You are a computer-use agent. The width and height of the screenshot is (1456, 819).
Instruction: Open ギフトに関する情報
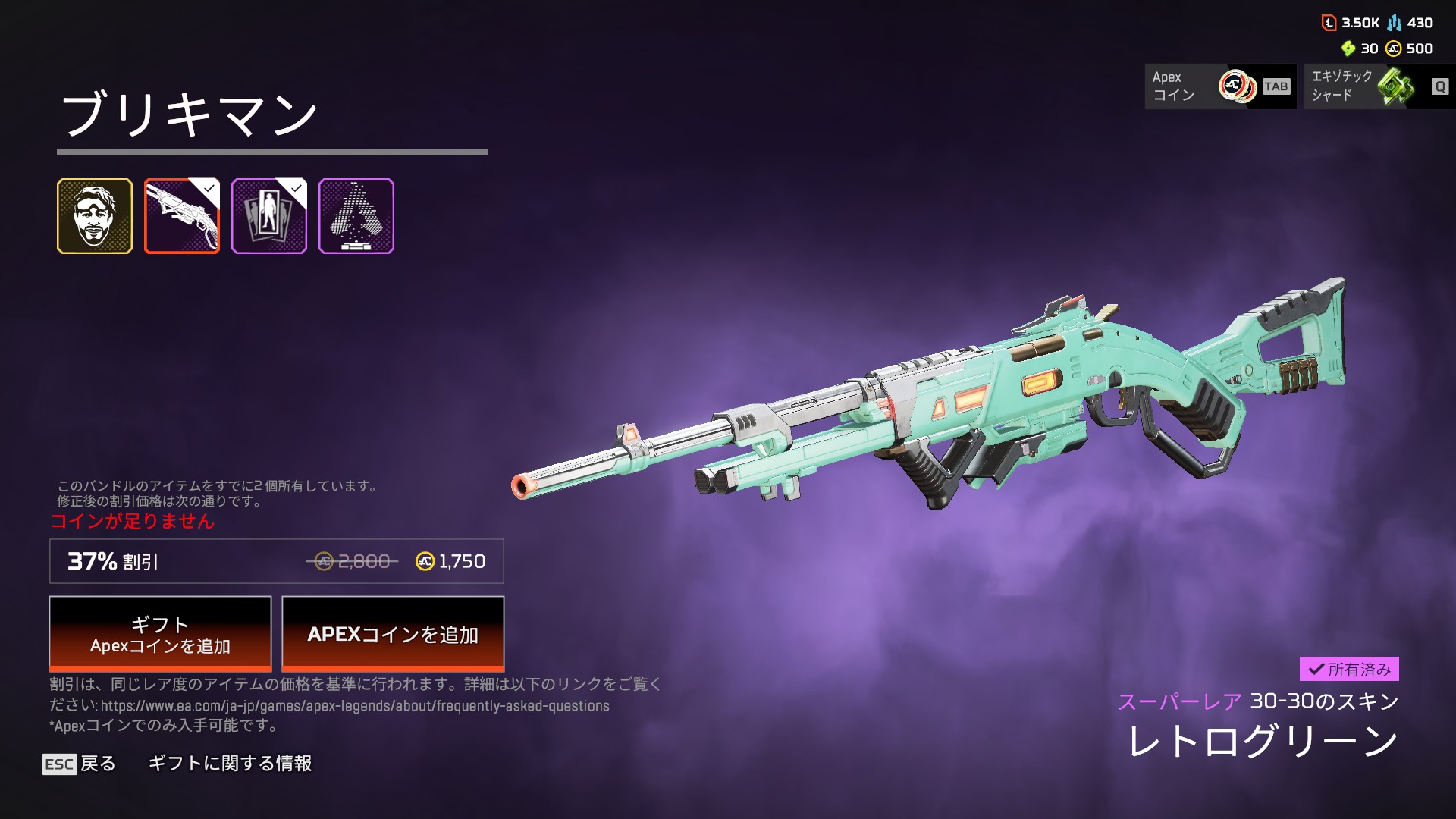click(x=230, y=764)
